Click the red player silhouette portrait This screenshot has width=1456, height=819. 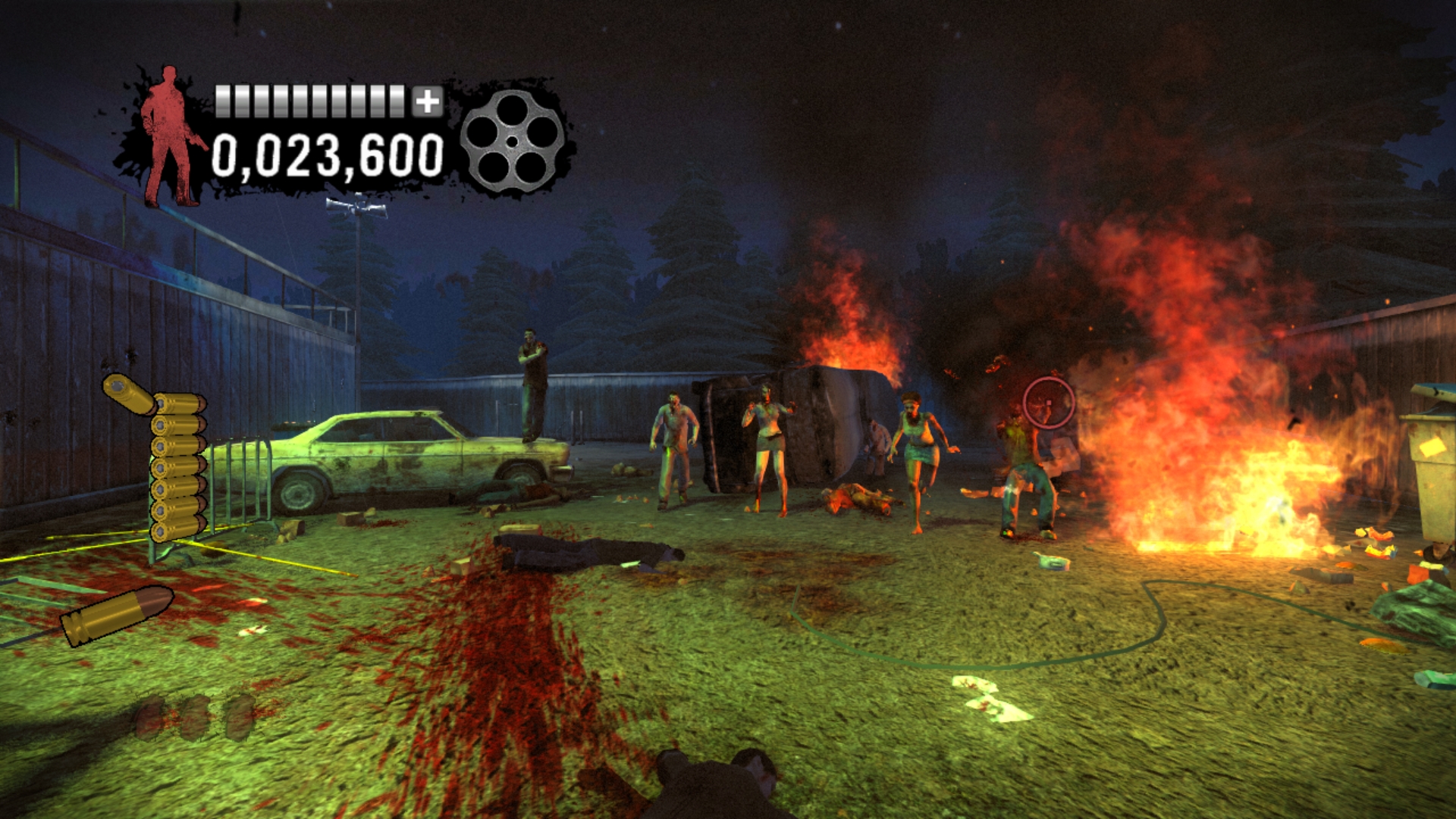click(168, 133)
